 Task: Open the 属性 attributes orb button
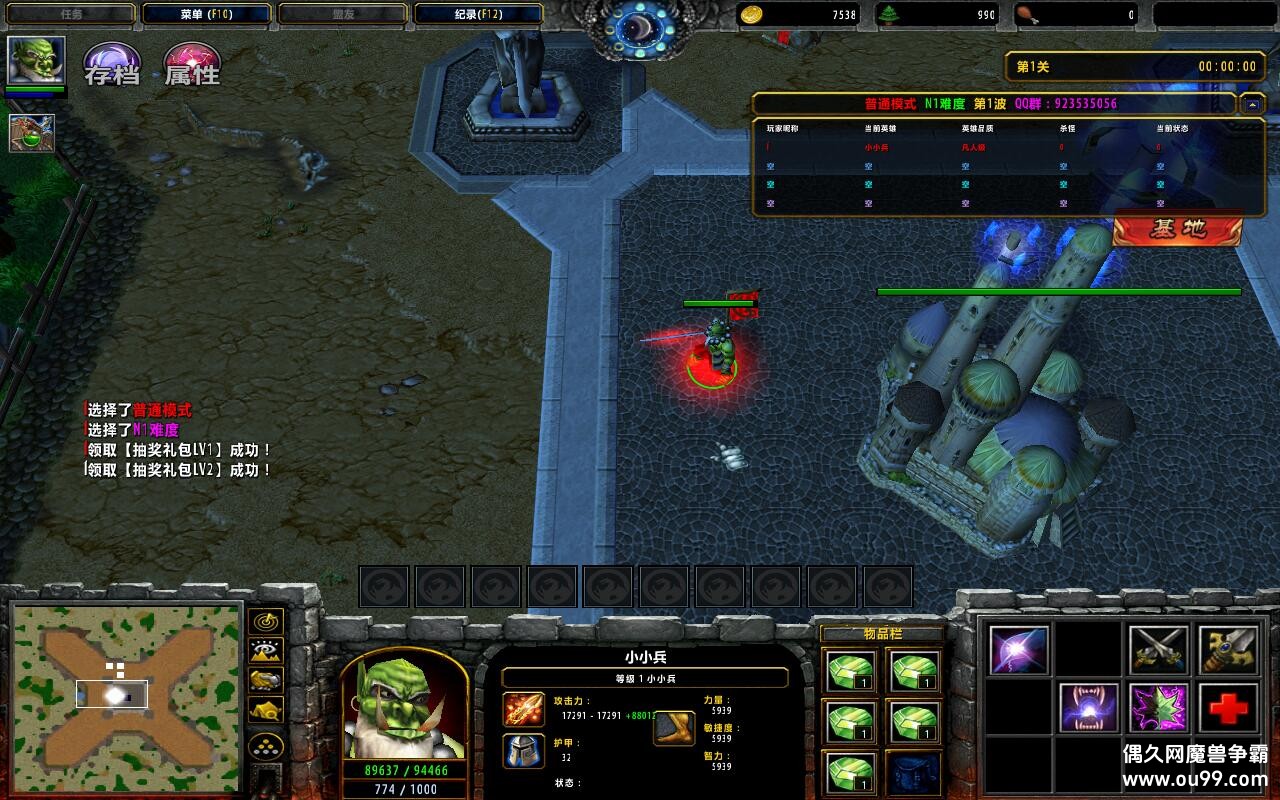(x=192, y=64)
